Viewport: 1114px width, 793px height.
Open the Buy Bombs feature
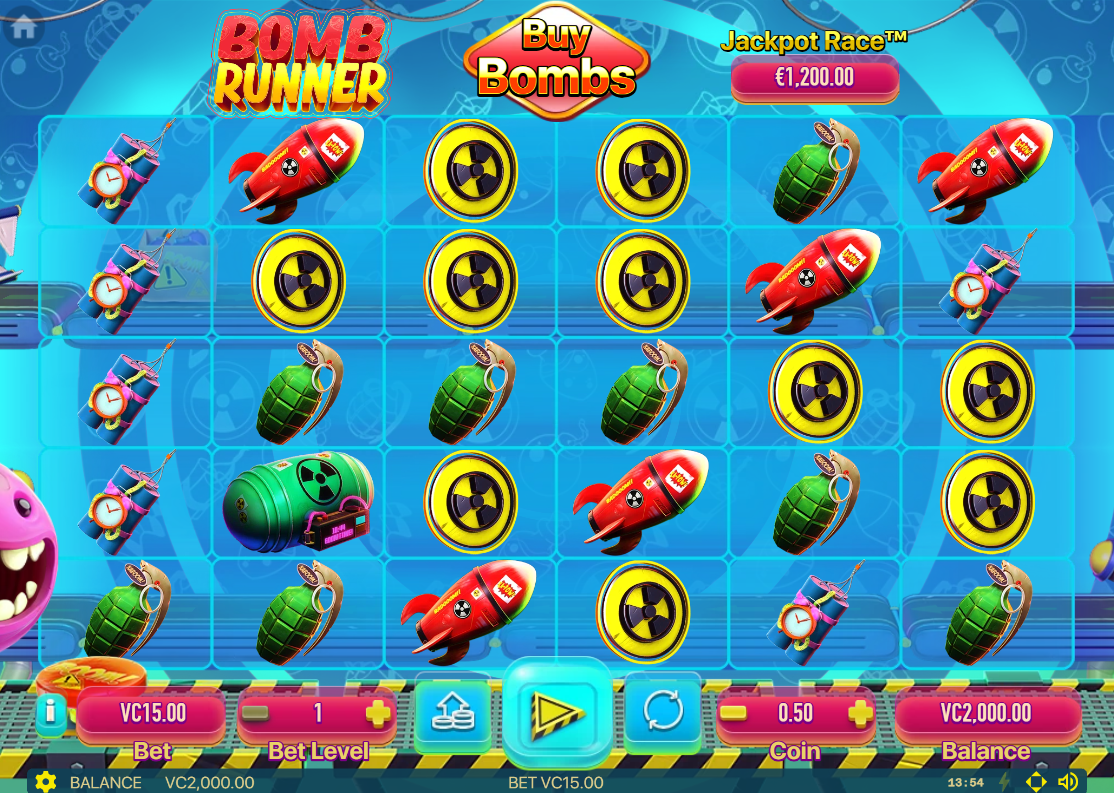pyautogui.click(x=556, y=62)
